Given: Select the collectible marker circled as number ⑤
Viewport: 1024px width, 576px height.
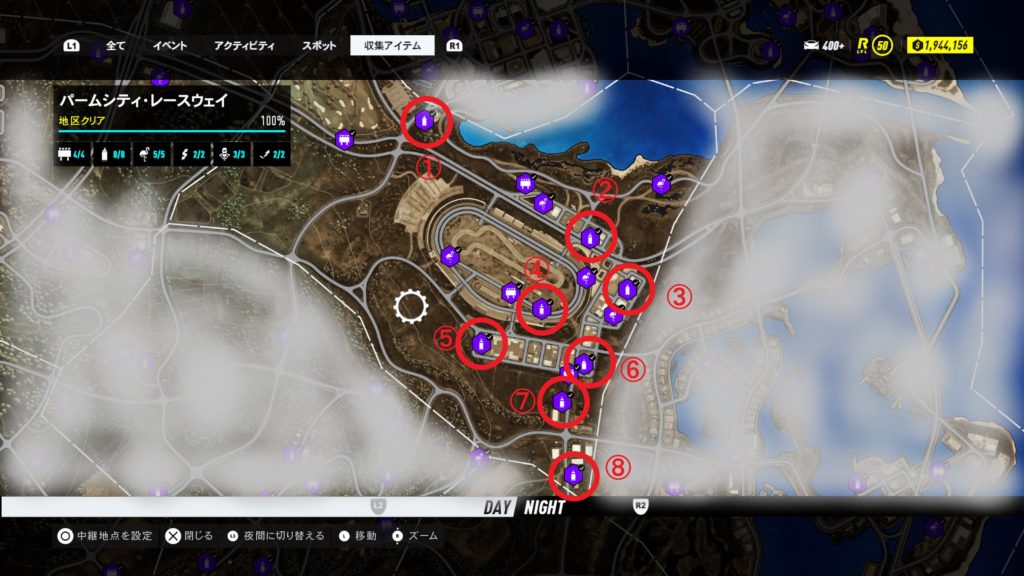Looking at the screenshot, I should [x=481, y=344].
